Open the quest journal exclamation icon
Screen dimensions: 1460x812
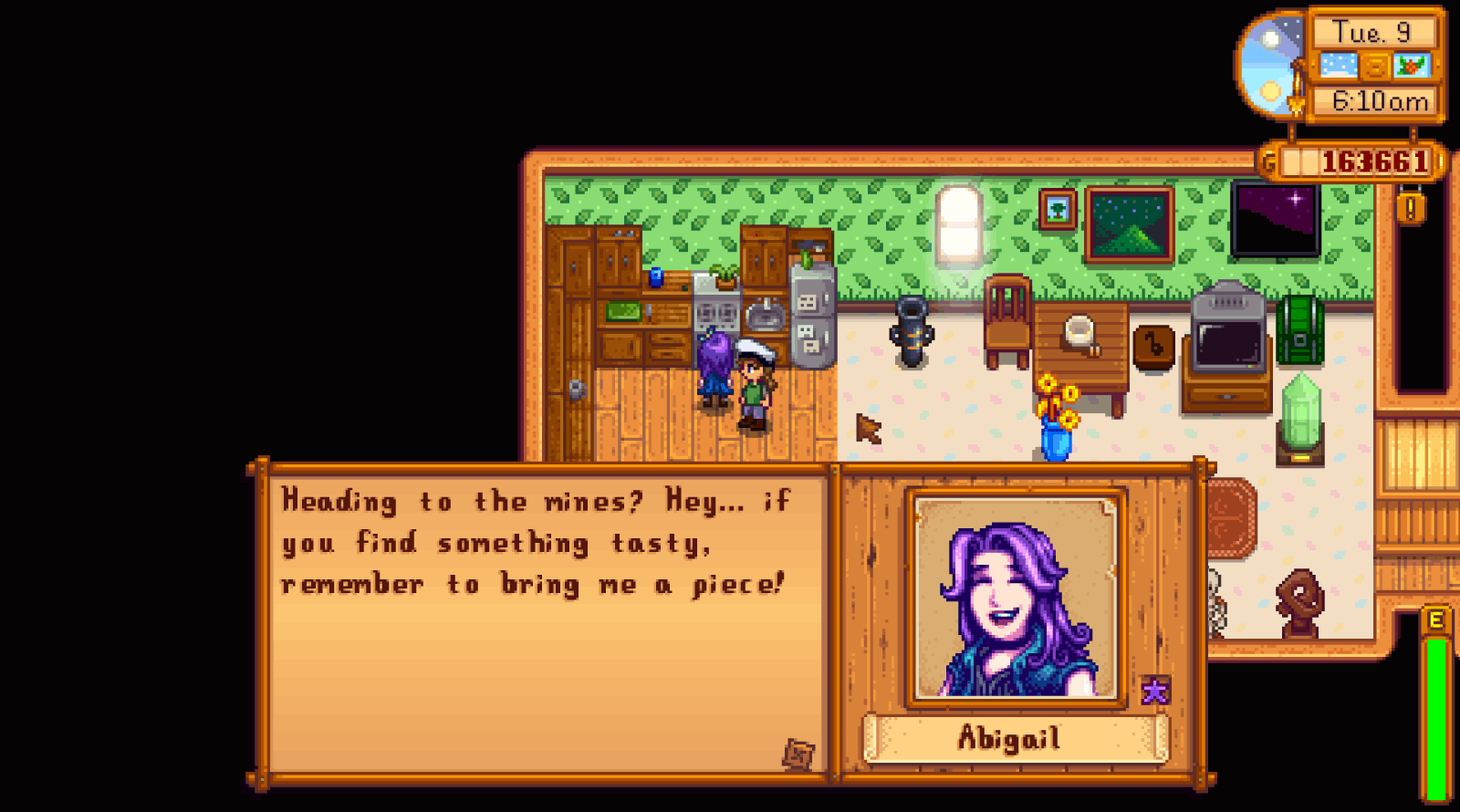click(x=1411, y=208)
